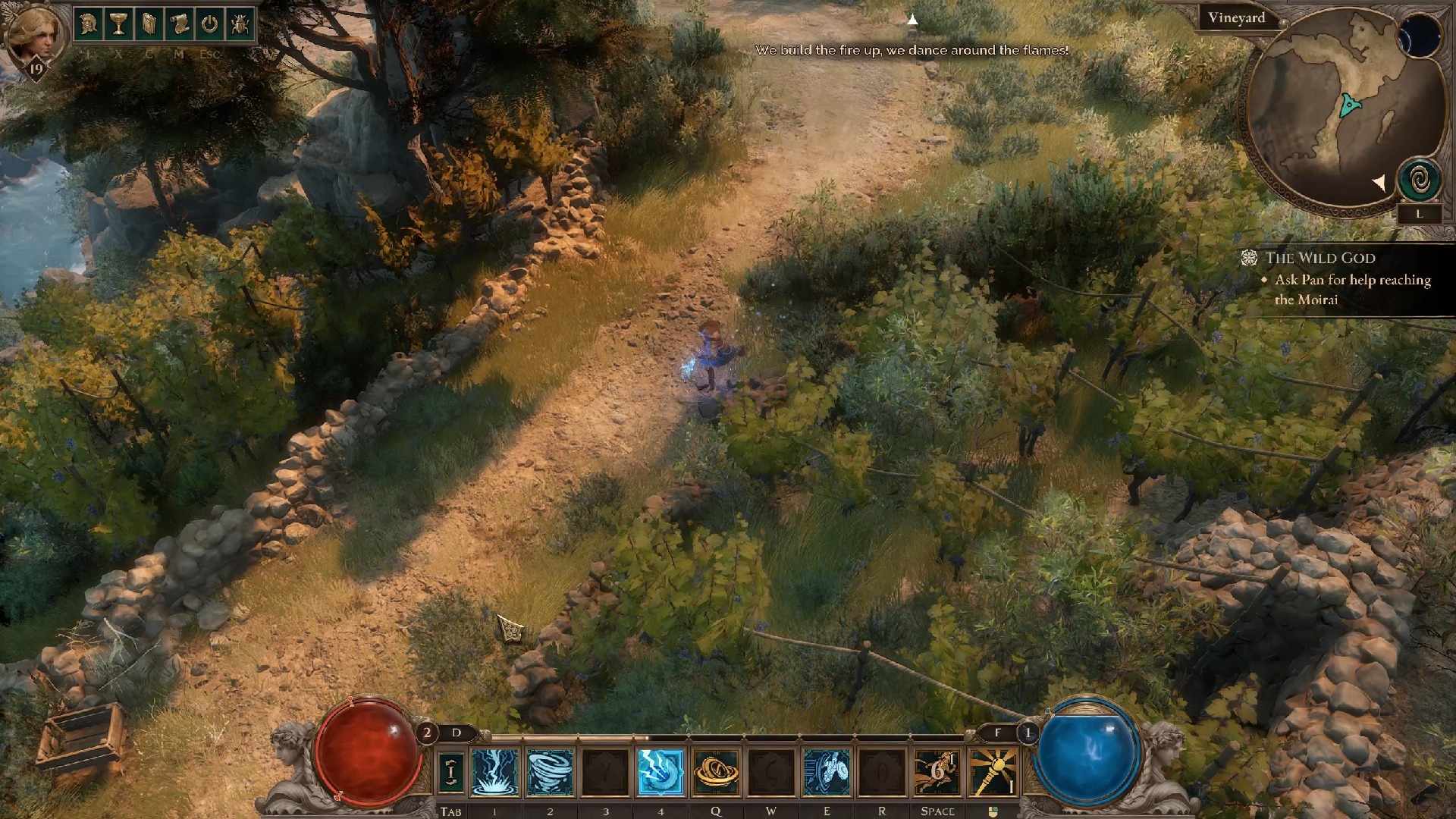This screenshot has height=819, width=1456.
Task: Cast the whirlwind tornado skill
Action: (550, 772)
